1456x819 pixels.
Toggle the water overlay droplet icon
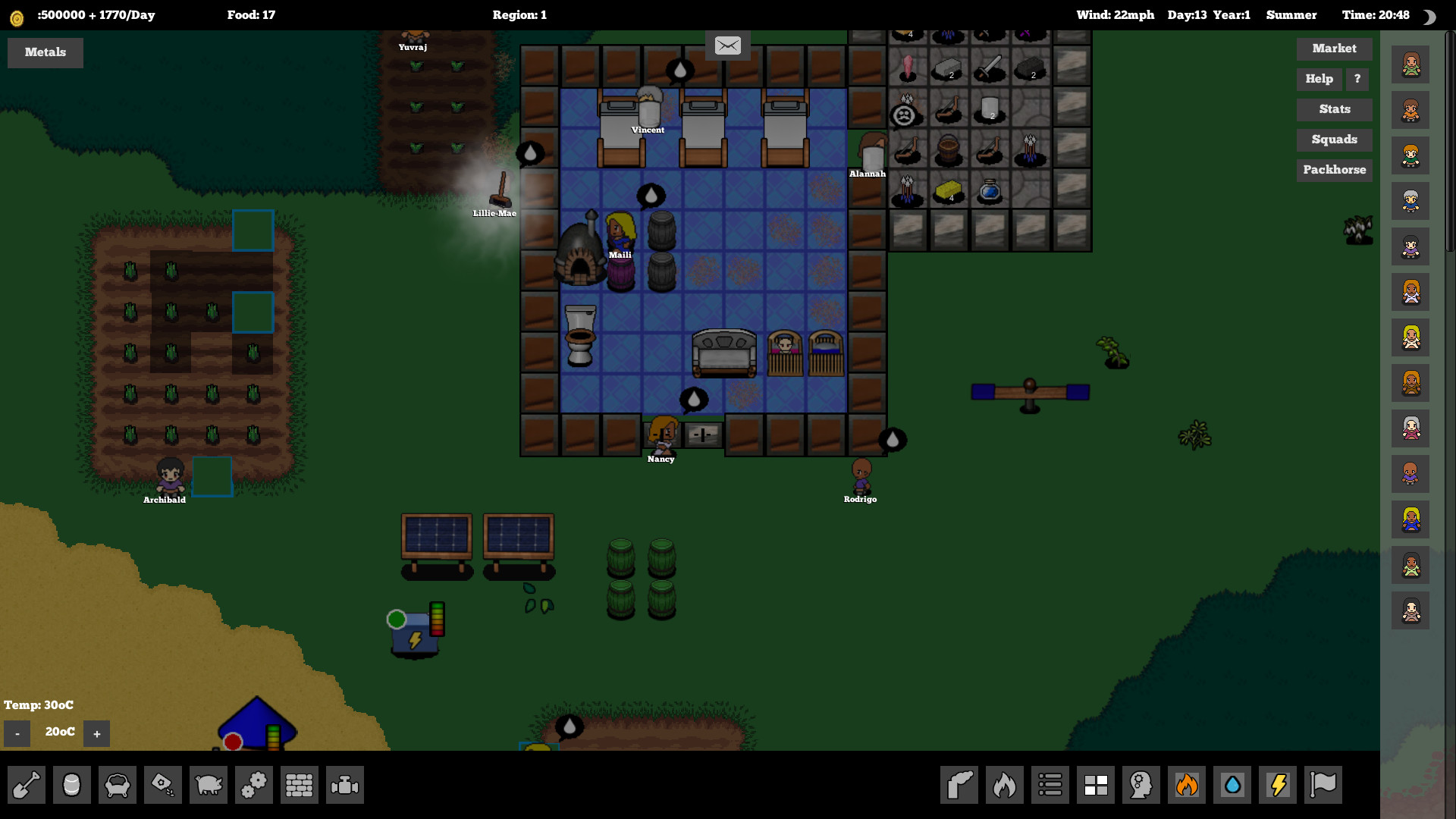1232,785
